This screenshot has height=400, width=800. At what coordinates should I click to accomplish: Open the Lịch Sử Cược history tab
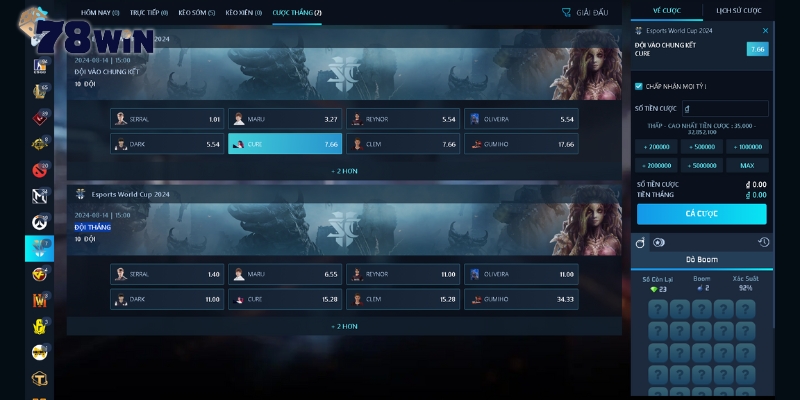[x=737, y=10]
